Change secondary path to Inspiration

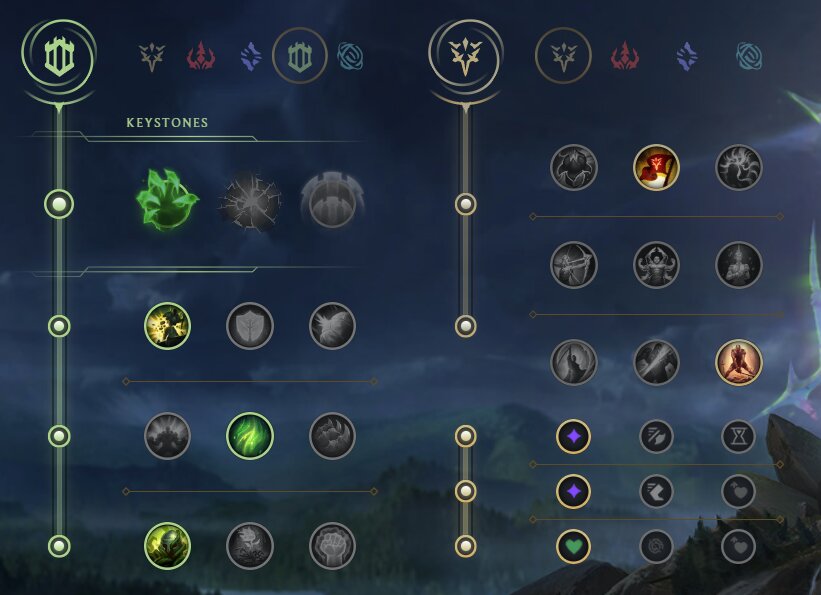click(x=747, y=56)
